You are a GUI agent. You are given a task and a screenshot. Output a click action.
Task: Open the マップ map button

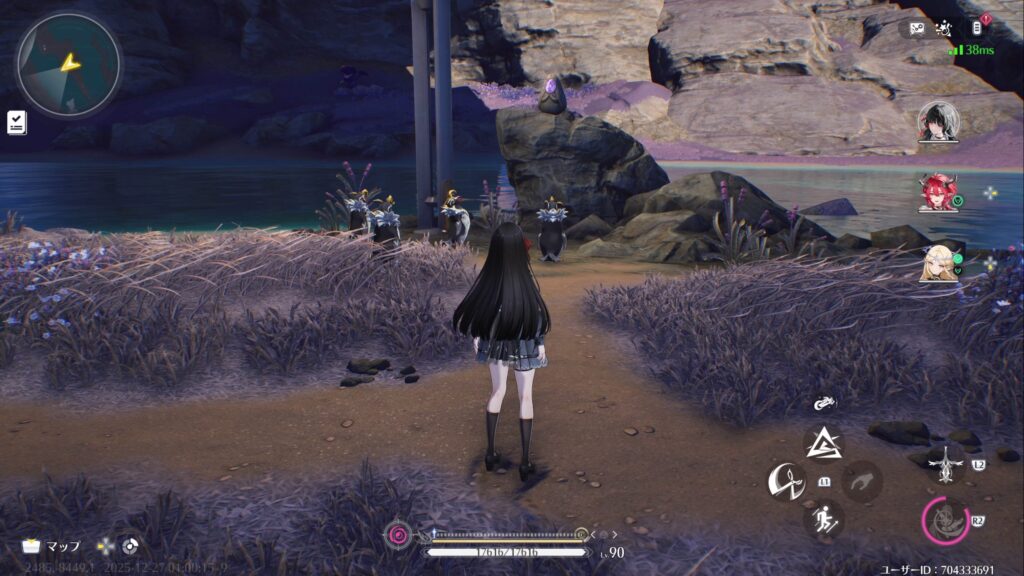tap(52, 546)
